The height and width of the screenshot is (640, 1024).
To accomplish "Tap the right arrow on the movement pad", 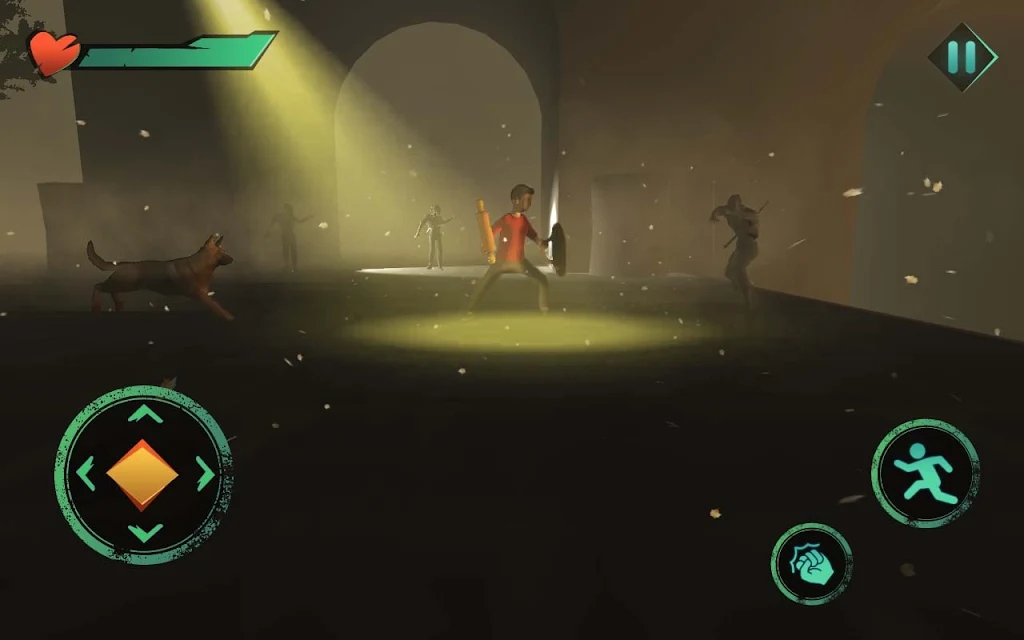I will coord(205,473).
